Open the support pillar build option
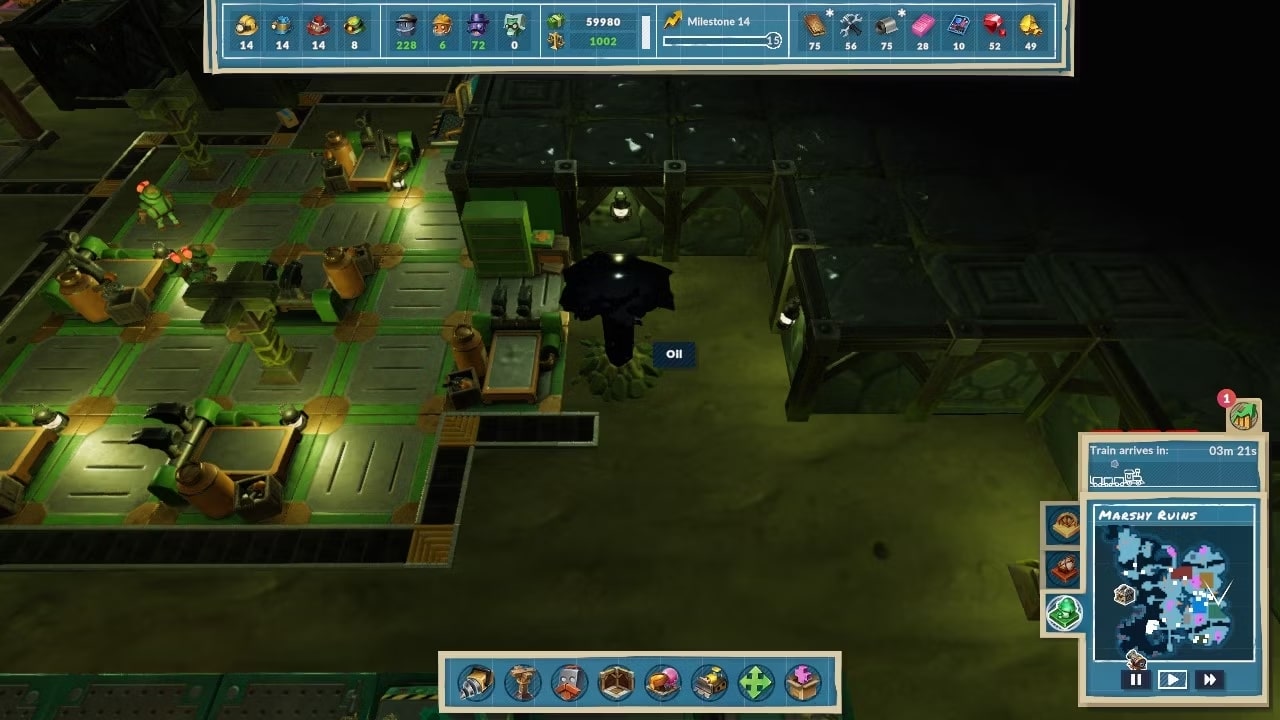 pos(522,683)
